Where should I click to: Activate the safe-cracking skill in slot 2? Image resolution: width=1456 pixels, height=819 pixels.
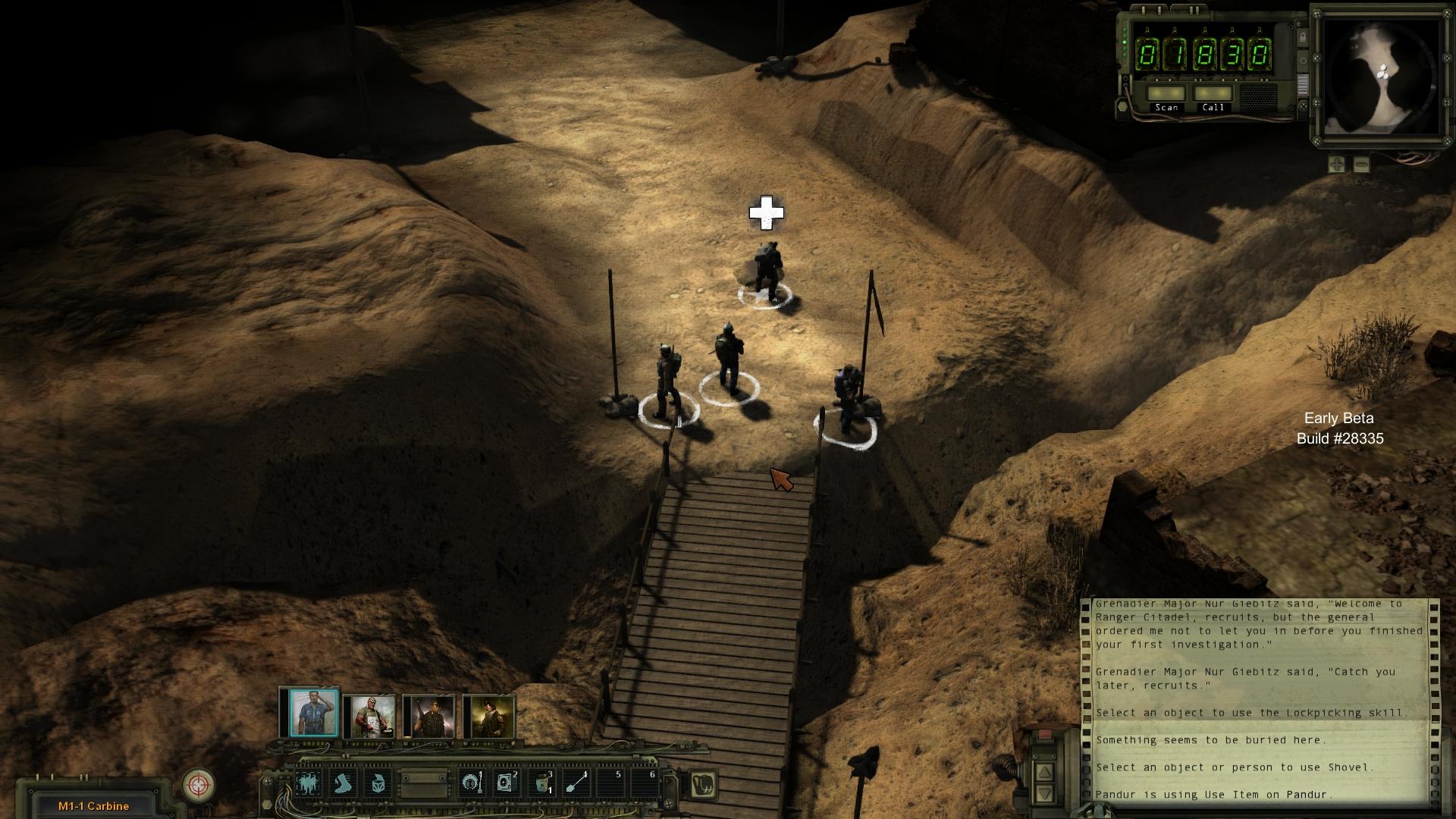[x=505, y=783]
